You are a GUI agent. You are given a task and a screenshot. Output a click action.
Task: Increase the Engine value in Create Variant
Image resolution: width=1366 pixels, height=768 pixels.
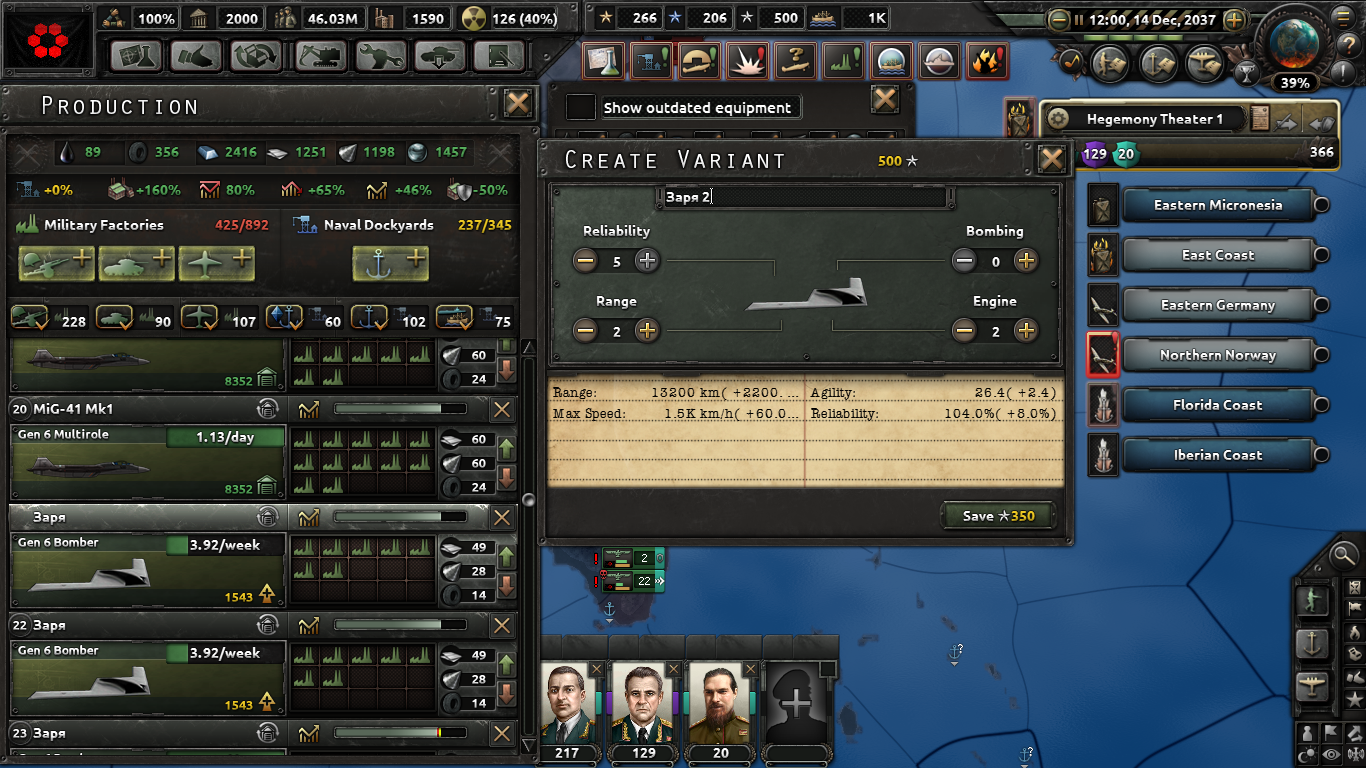pyautogui.click(x=1026, y=330)
